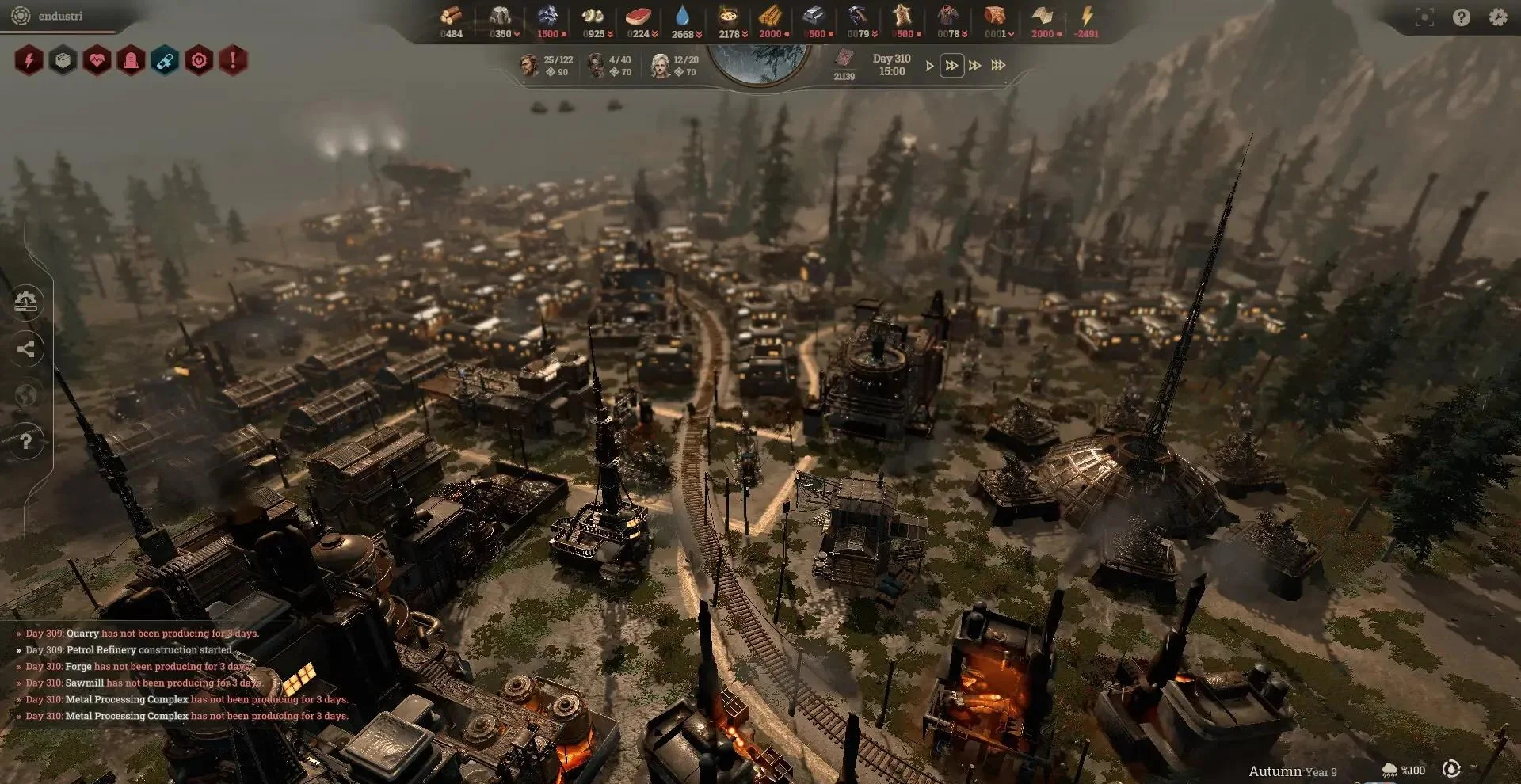Image resolution: width=1521 pixels, height=784 pixels.
Task: Select the bearded worker population portrait
Action: (x=528, y=65)
